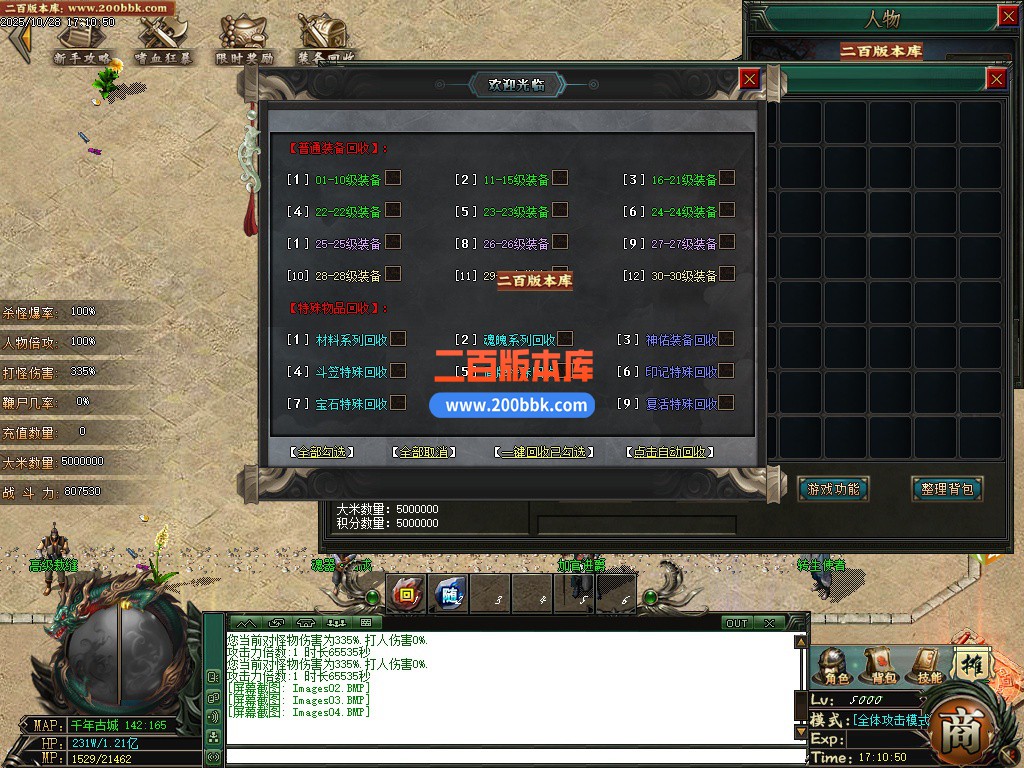Tick the 16-21级装备 checkbox
The width and height of the screenshot is (1024, 768).
coord(728,178)
